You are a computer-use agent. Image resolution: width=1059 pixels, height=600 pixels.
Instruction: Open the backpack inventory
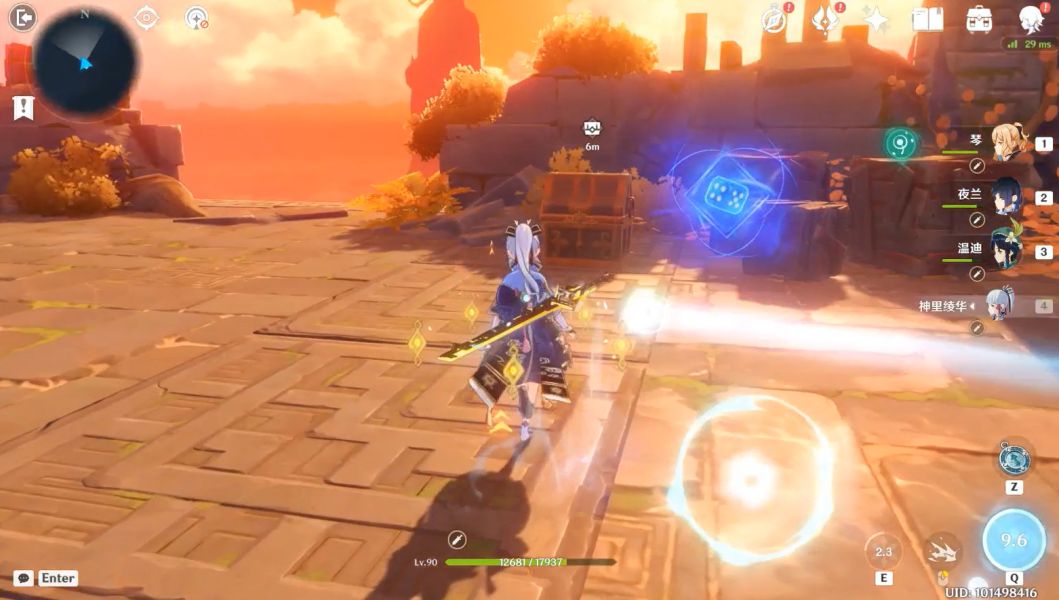[x=979, y=20]
